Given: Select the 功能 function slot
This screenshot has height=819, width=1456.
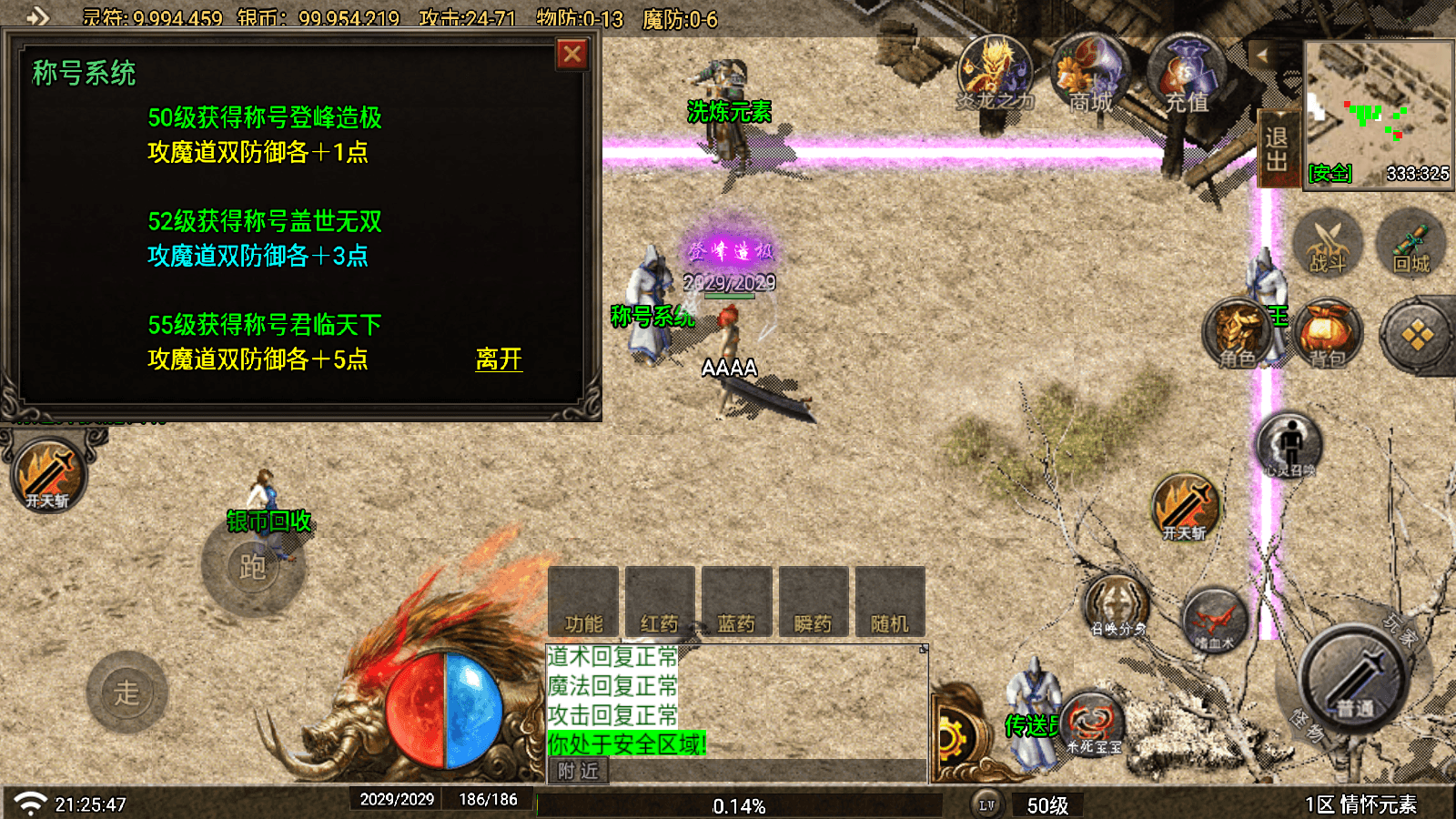Looking at the screenshot, I should point(583,602).
